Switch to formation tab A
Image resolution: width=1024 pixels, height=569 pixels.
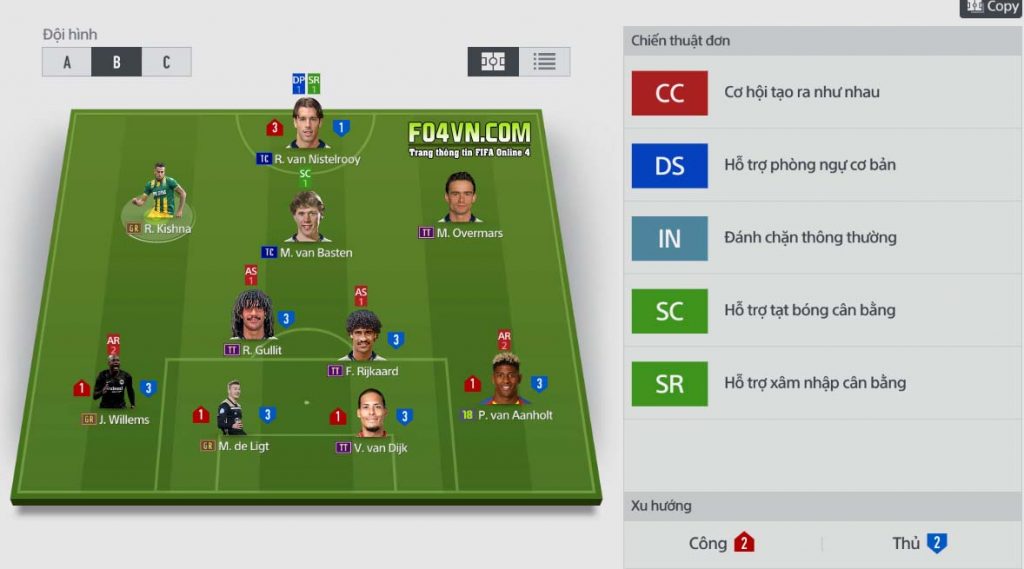(x=67, y=62)
